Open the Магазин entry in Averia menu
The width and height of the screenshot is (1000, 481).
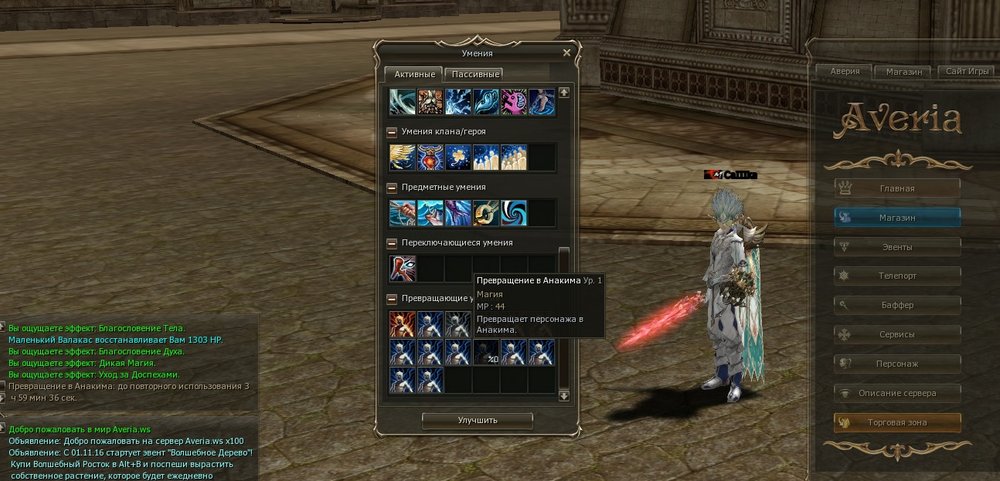897,216
